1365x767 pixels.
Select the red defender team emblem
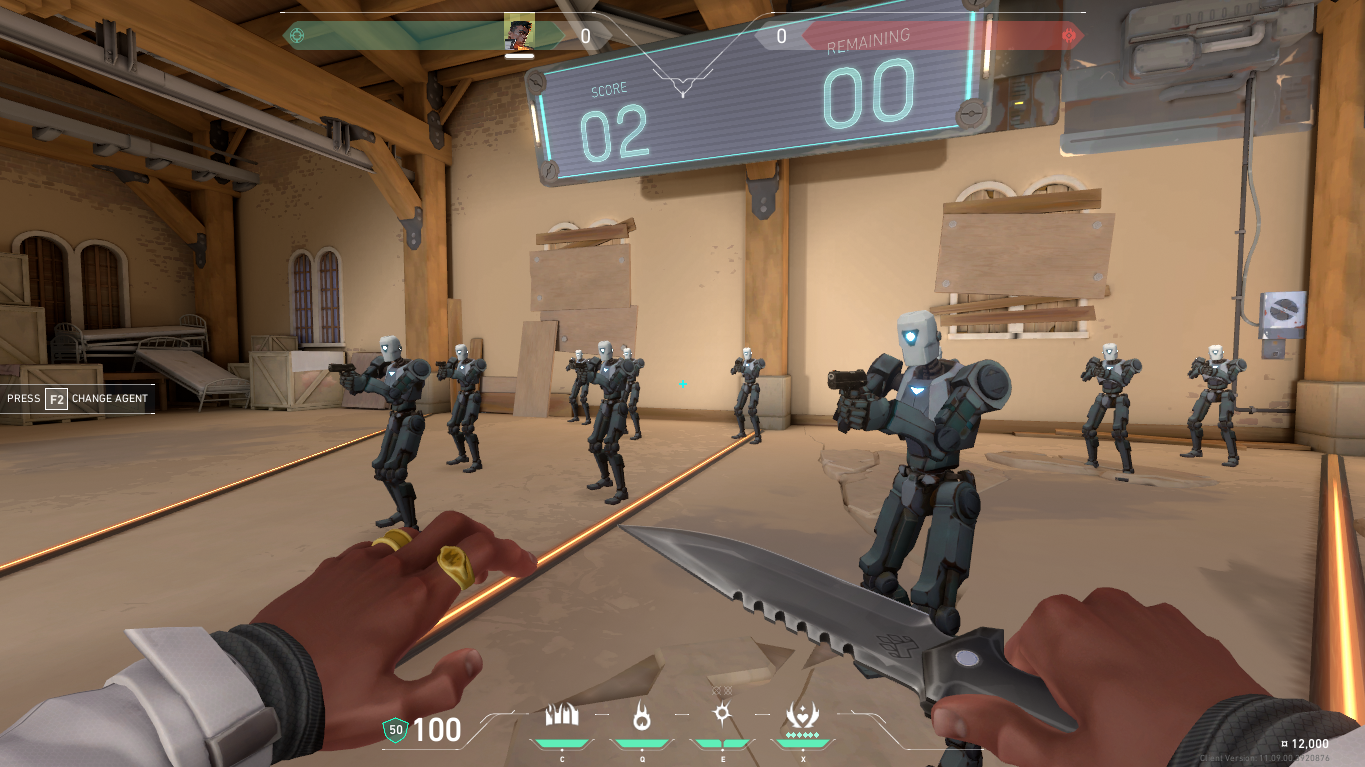(1069, 36)
